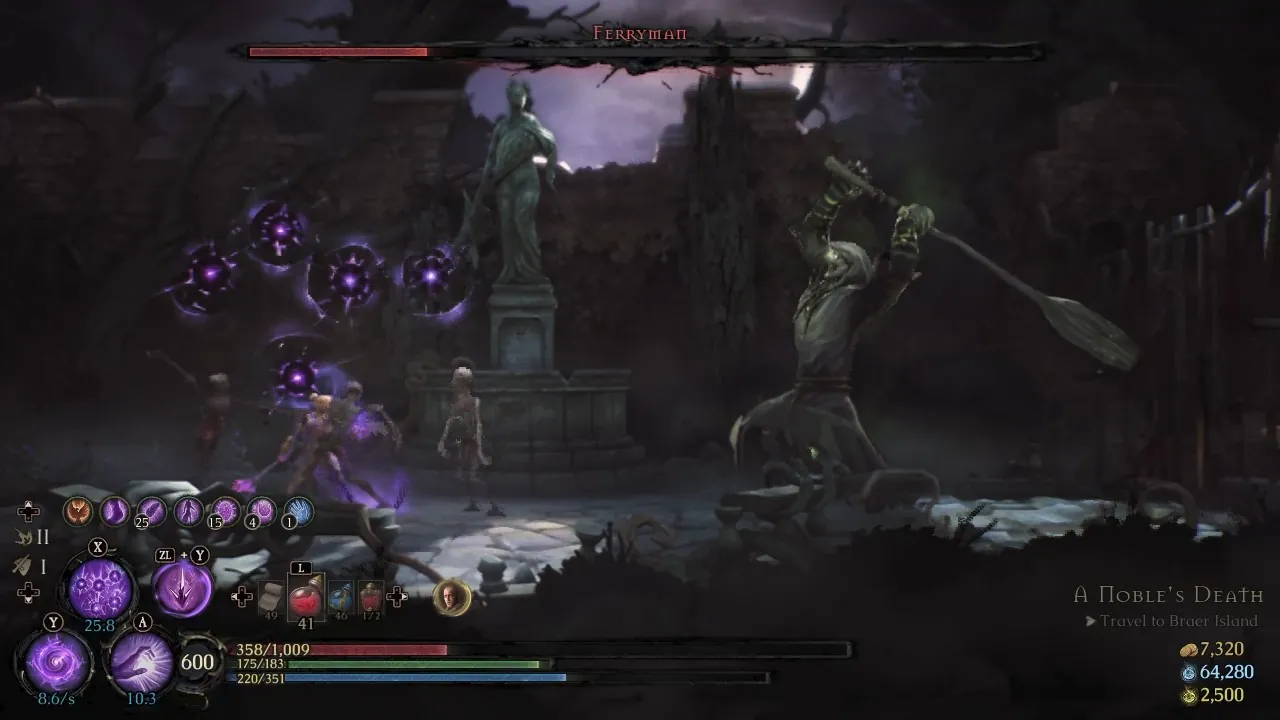Click the orange phoenix buff icon
The image size is (1280, 720).
(x=78, y=511)
